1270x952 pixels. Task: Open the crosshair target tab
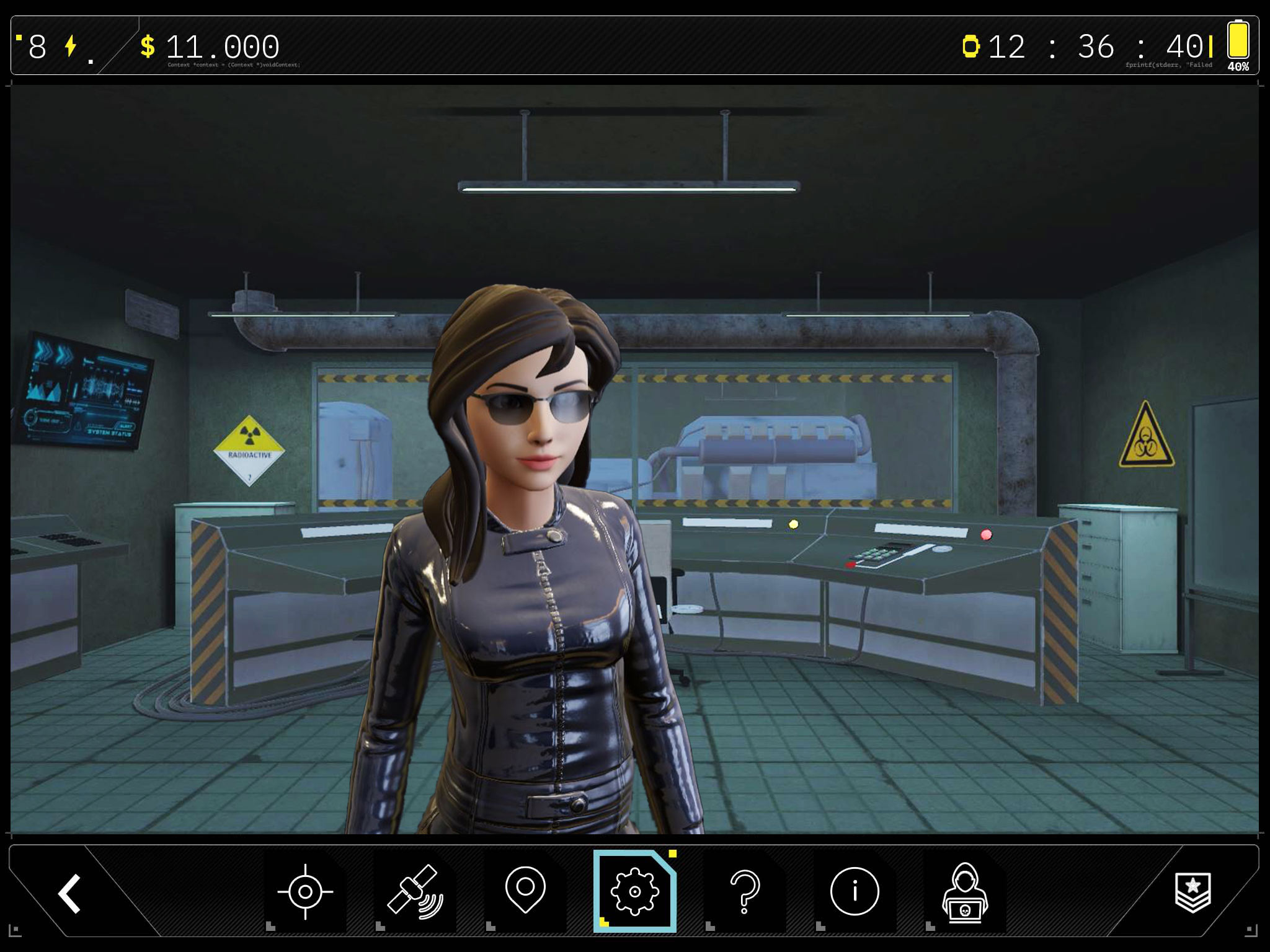coord(305,892)
